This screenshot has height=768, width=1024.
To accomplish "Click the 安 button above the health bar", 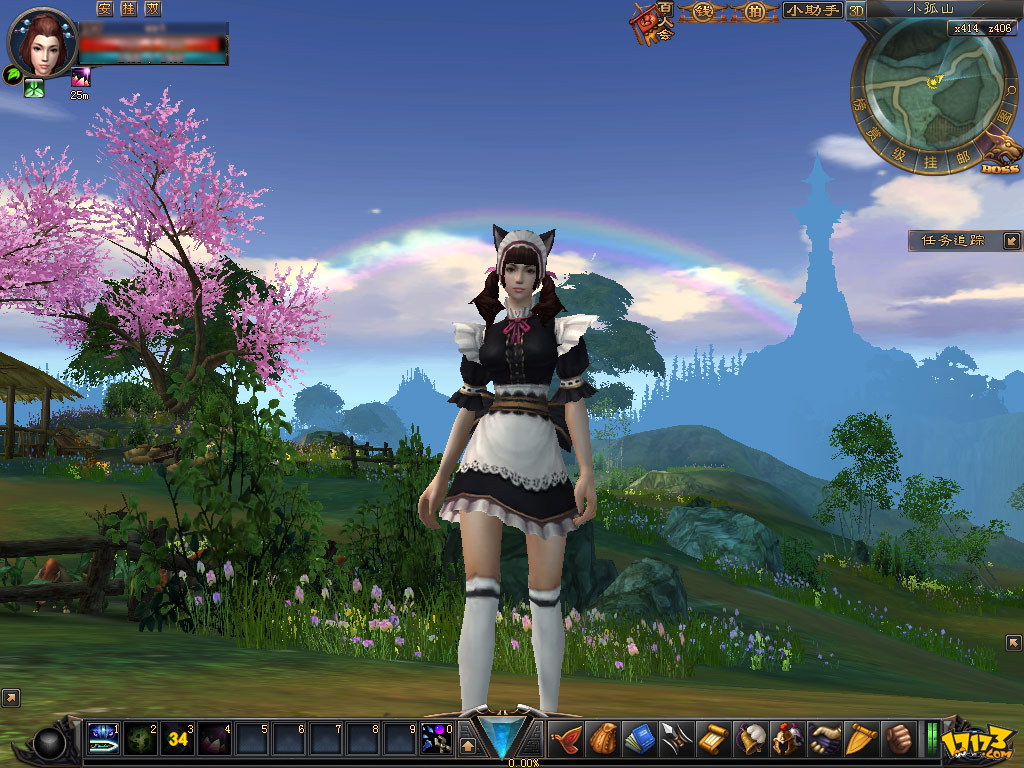I will point(105,9).
